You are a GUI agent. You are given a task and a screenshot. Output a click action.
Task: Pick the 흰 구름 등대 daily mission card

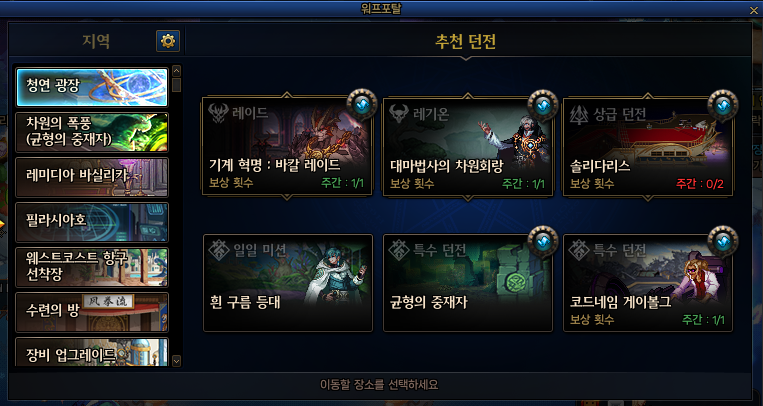coord(287,283)
